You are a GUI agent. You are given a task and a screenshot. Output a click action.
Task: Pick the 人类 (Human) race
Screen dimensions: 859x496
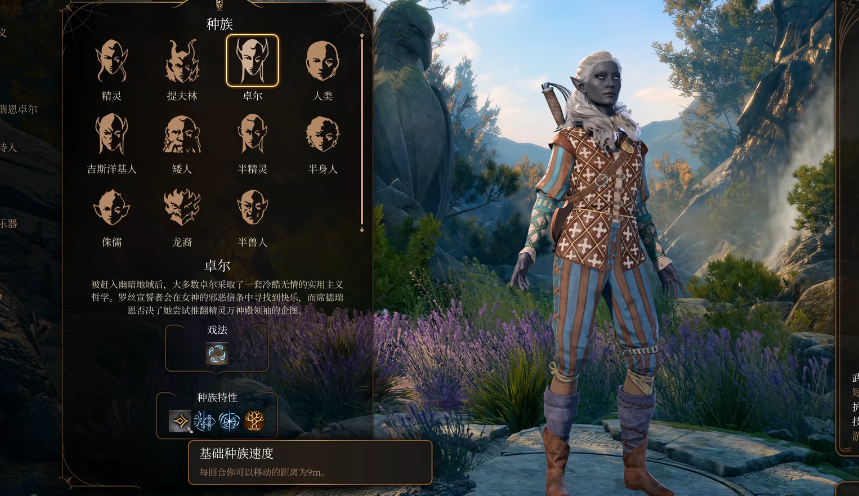322,62
